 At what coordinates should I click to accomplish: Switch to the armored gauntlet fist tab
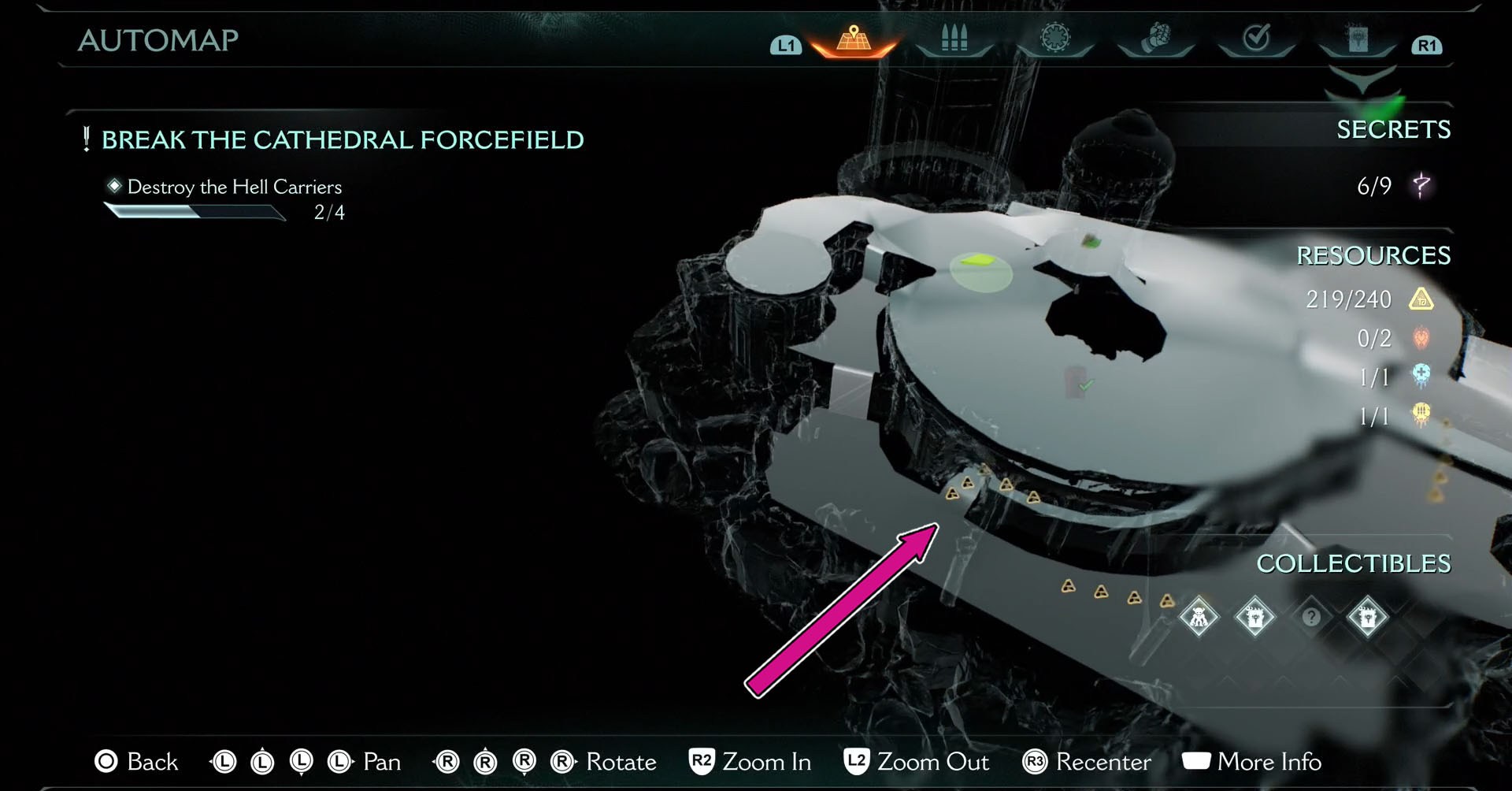[1156, 38]
